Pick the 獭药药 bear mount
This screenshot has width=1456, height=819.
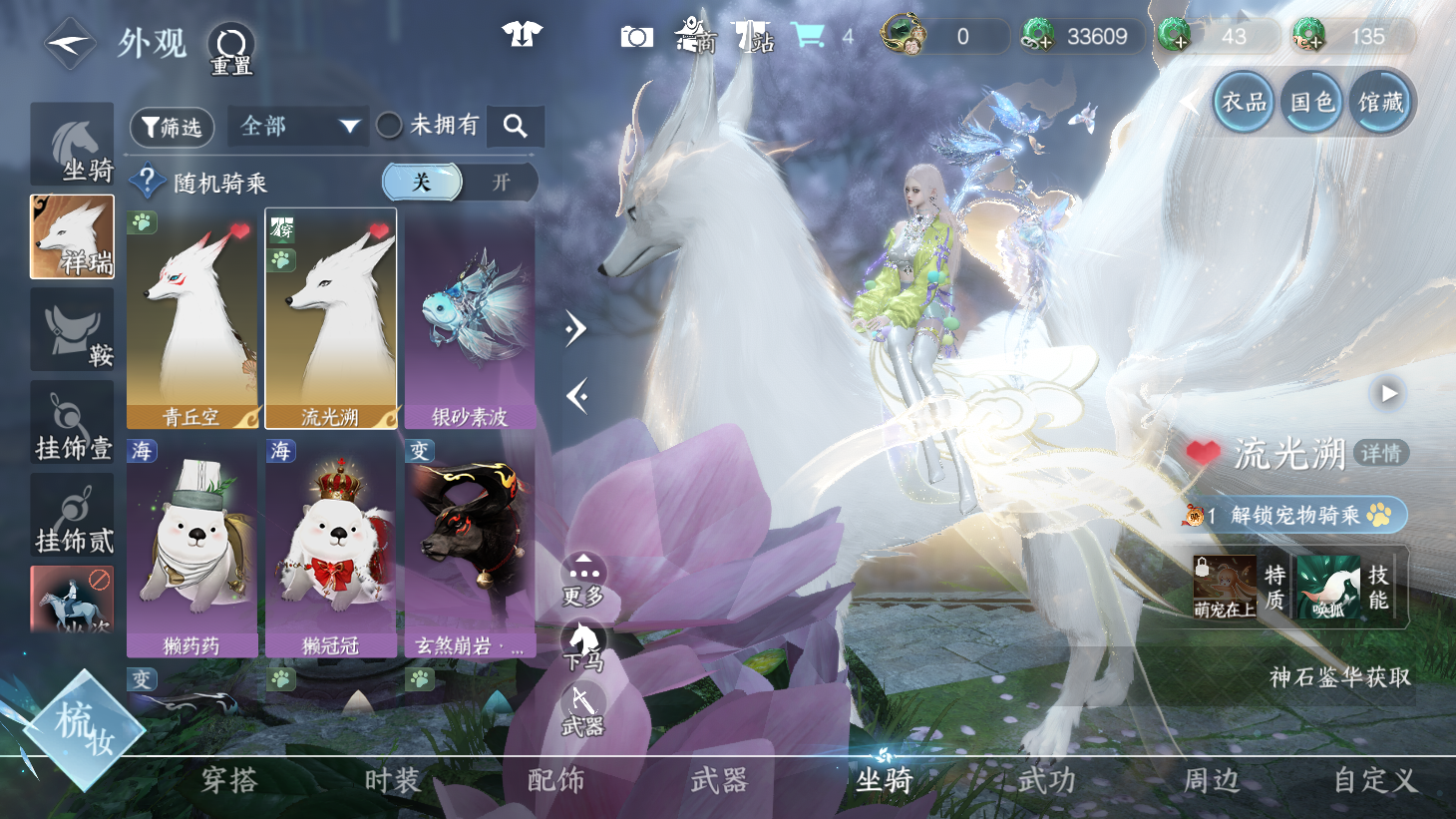pos(191,548)
